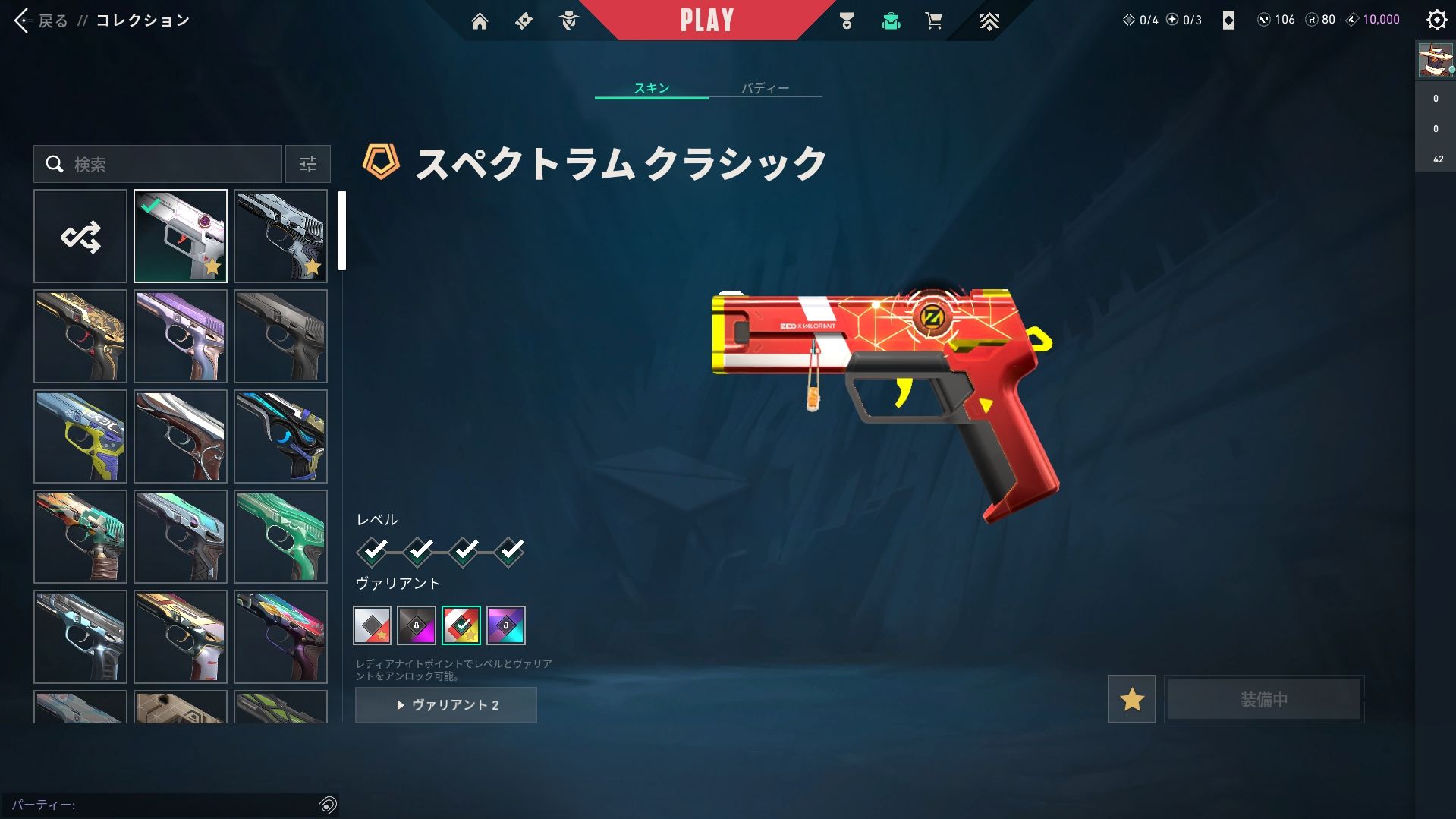The image size is (1456, 819).
Task: Choose the random shuffle skin tile
Action: point(80,236)
